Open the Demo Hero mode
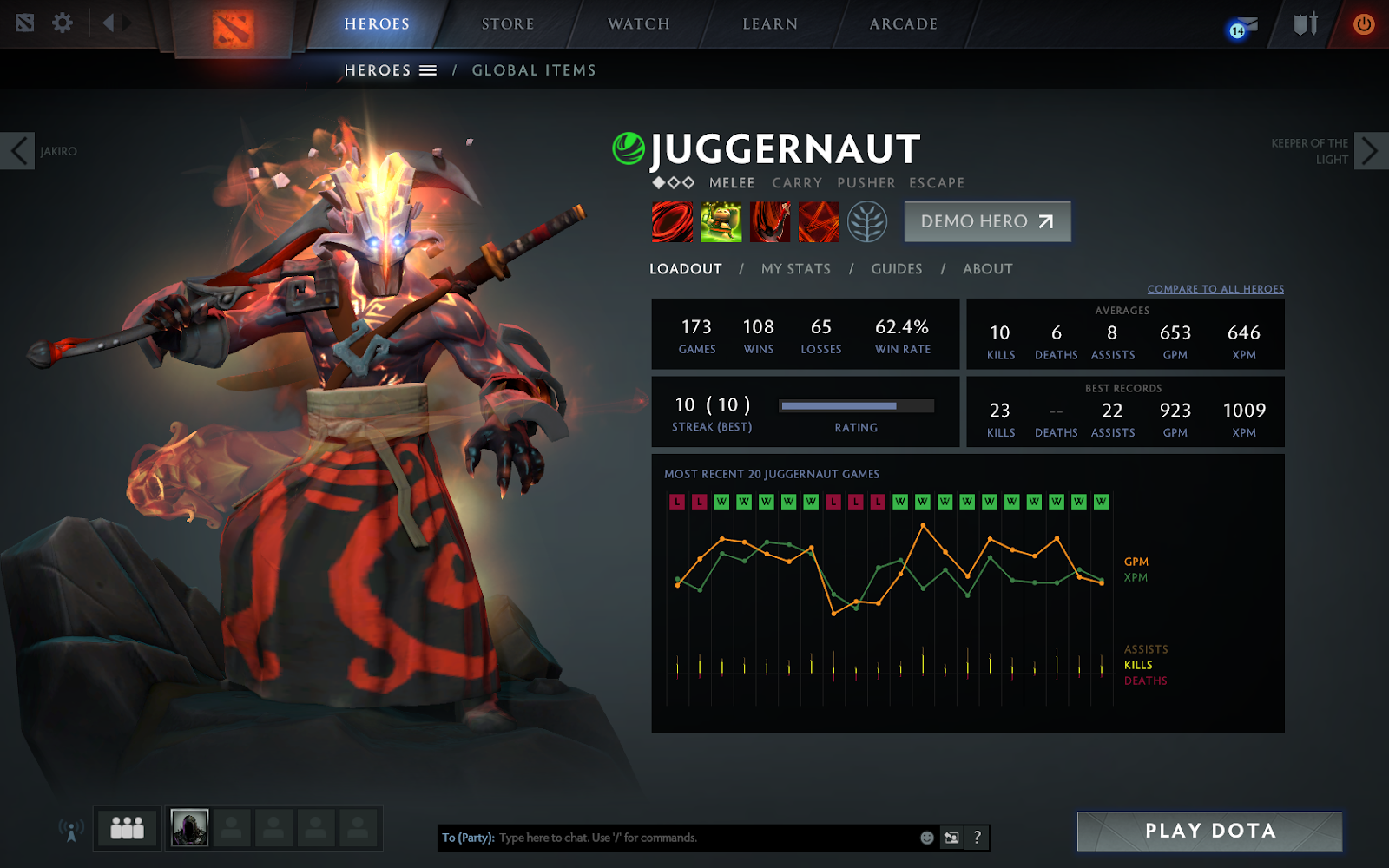Screen dimensions: 1389x868 [987, 222]
